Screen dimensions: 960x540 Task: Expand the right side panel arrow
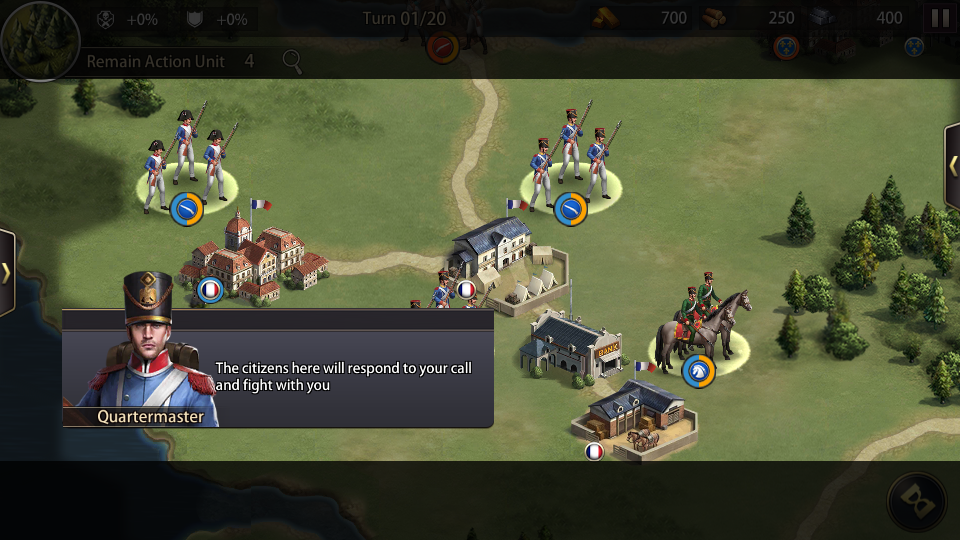coord(953,165)
